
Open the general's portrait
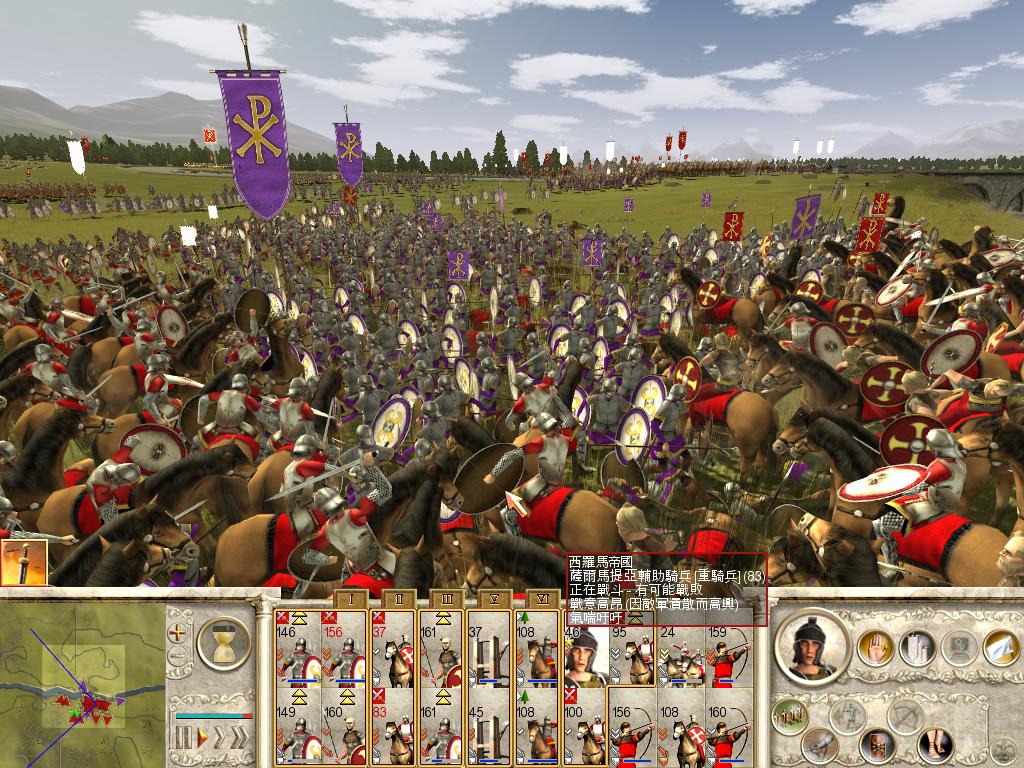point(813,646)
